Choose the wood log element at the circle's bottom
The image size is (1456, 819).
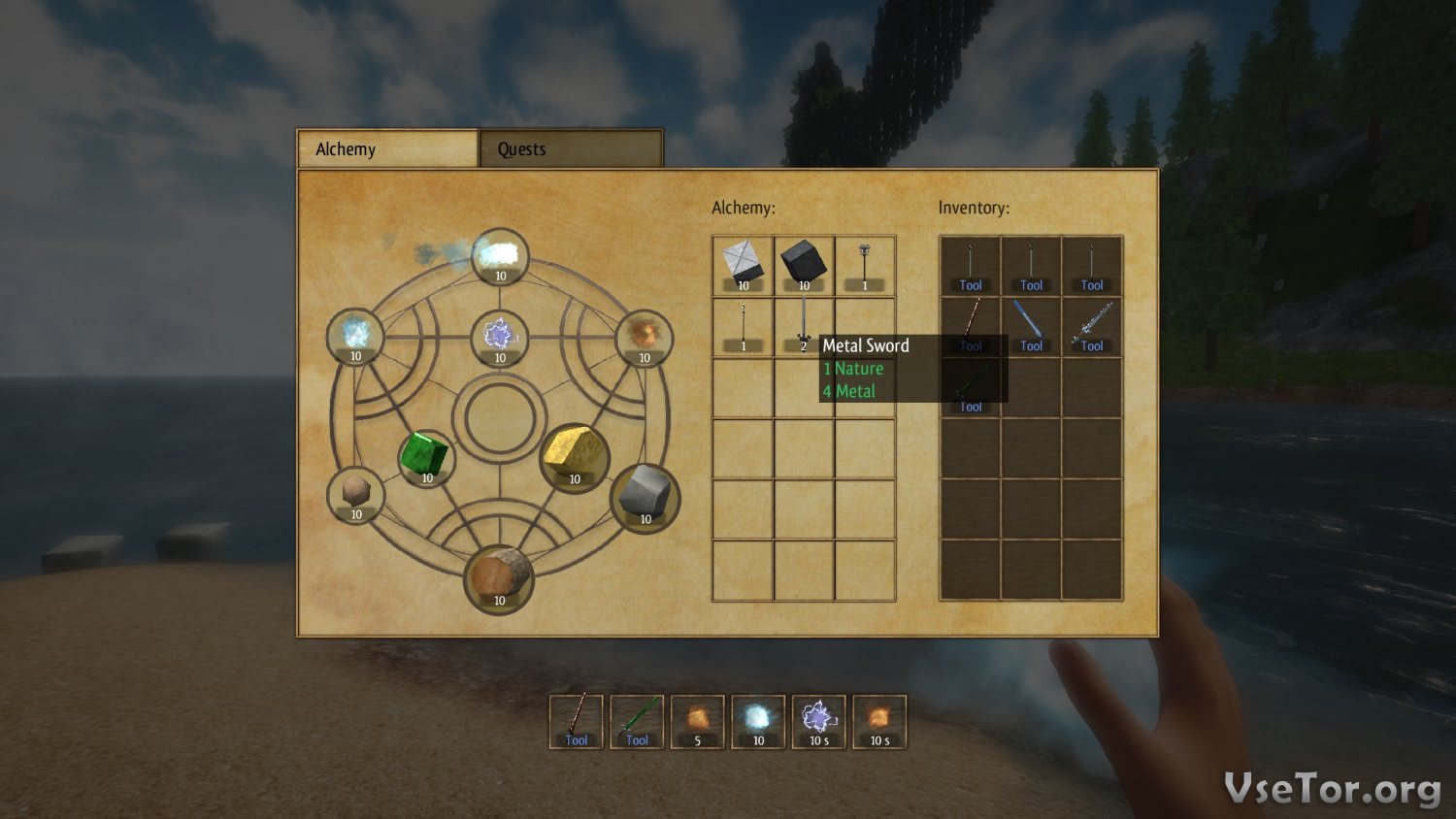click(x=499, y=578)
